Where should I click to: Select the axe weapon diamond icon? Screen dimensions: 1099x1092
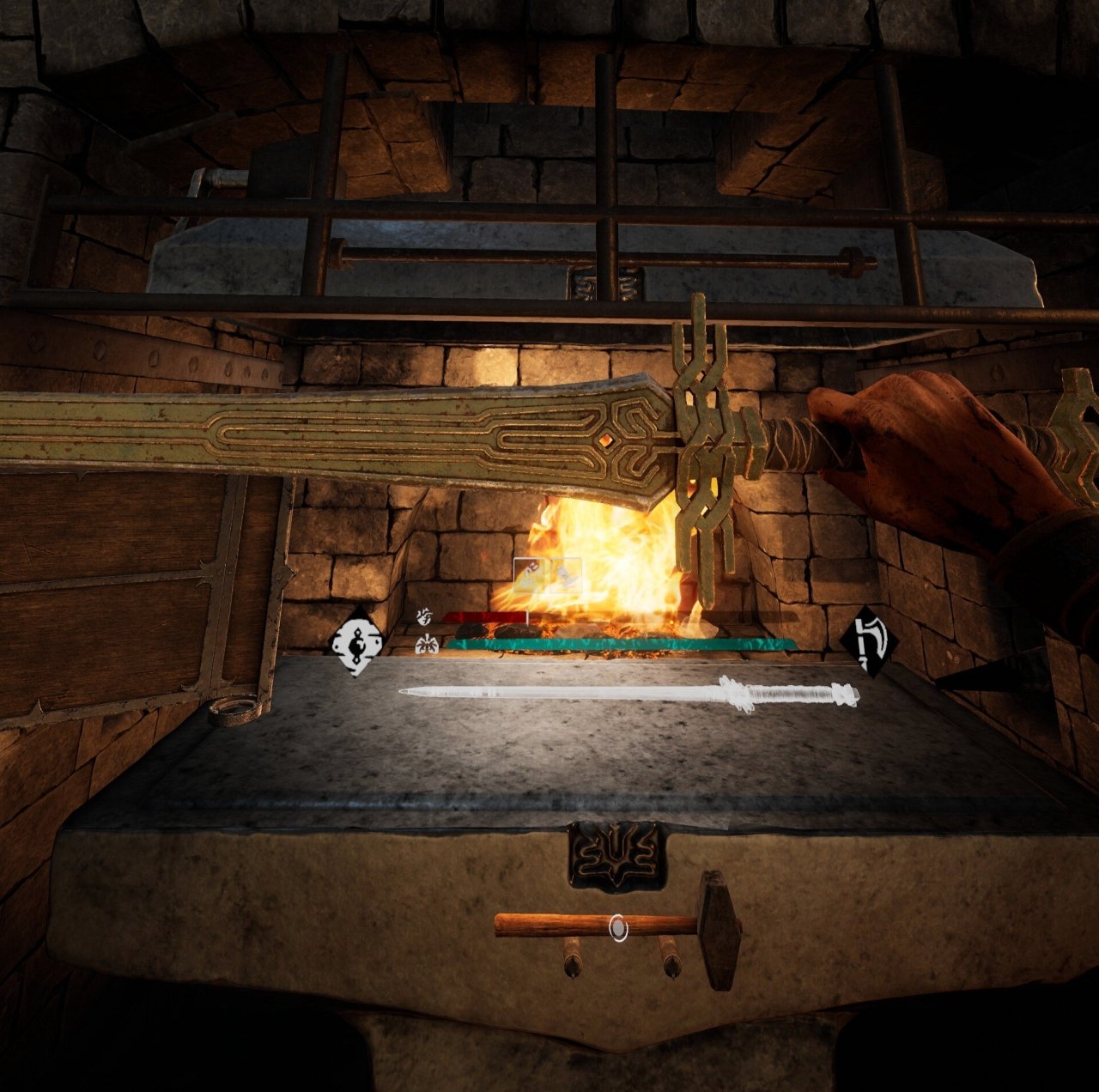coord(867,641)
